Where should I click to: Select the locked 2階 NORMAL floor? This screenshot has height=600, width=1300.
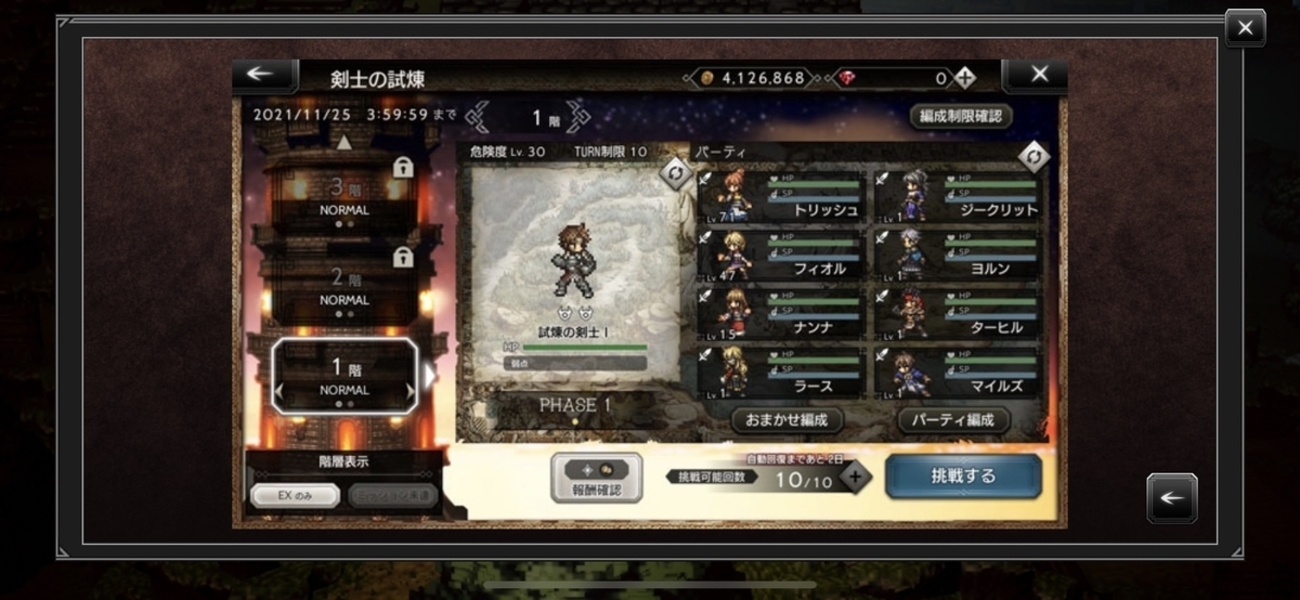tap(345, 286)
